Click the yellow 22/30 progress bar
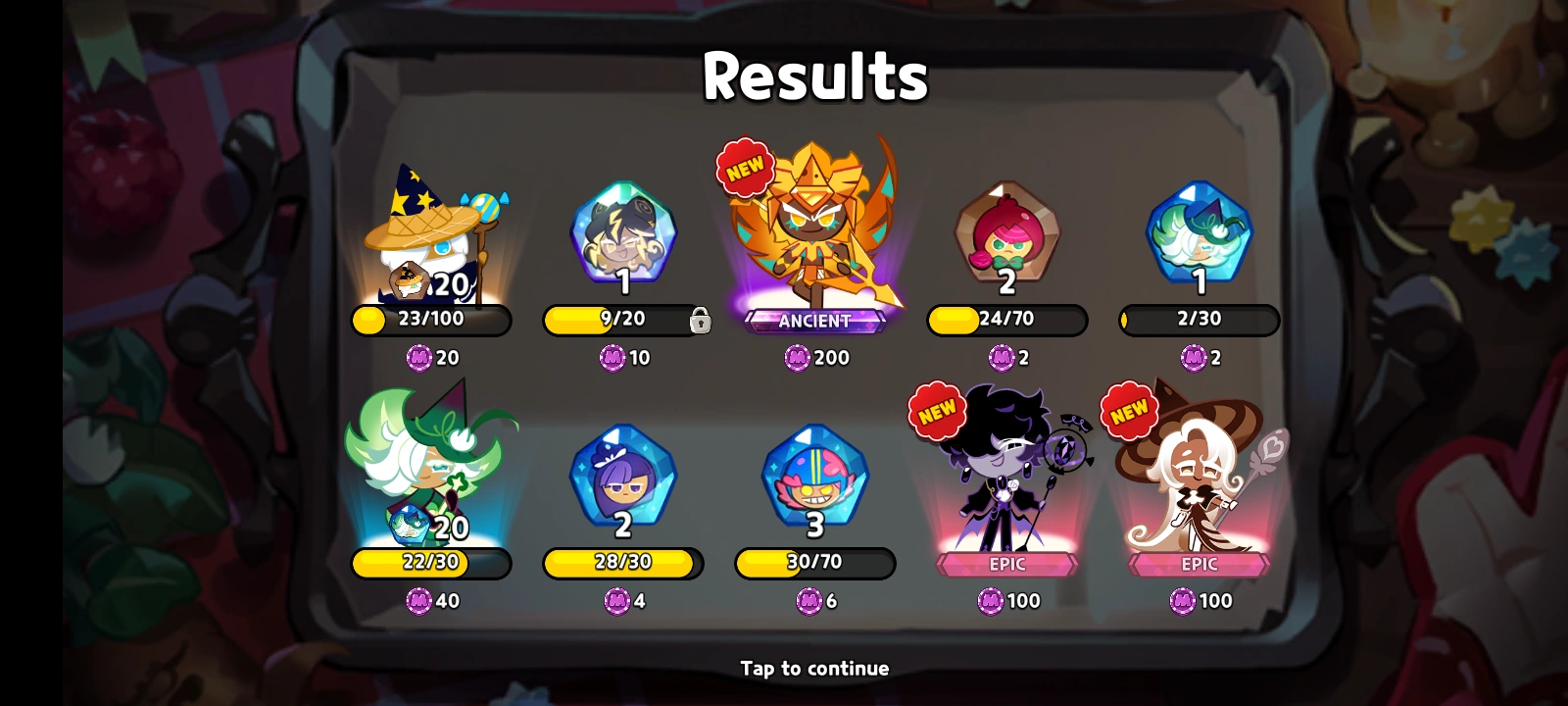 [x=428, y=564]
